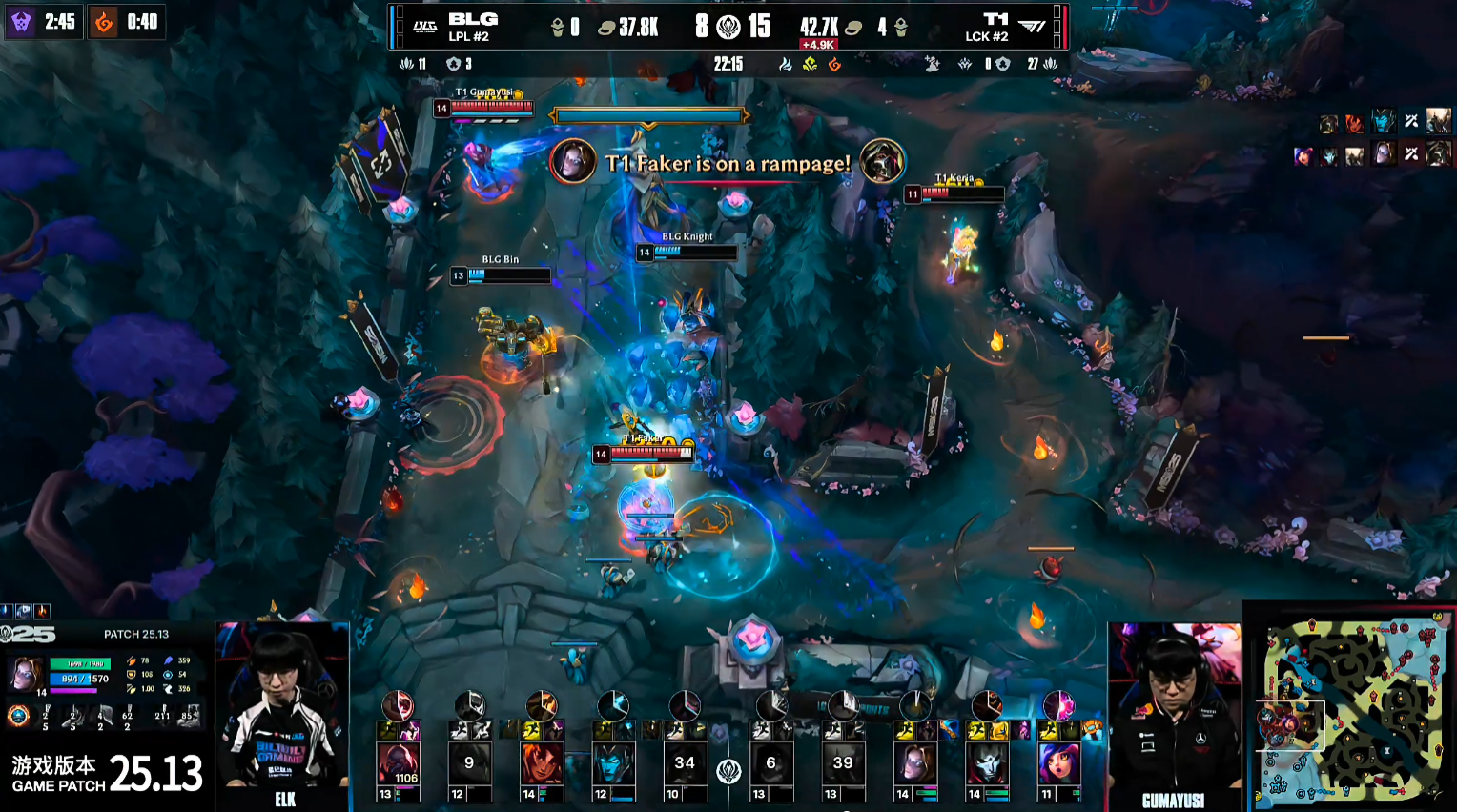Image resolution: width=1457 pixels, height=812 pixels.
Task: Select the Jhin portrait in the bottom champion bar
Action: pyautogui.click(x=987, y=764)
